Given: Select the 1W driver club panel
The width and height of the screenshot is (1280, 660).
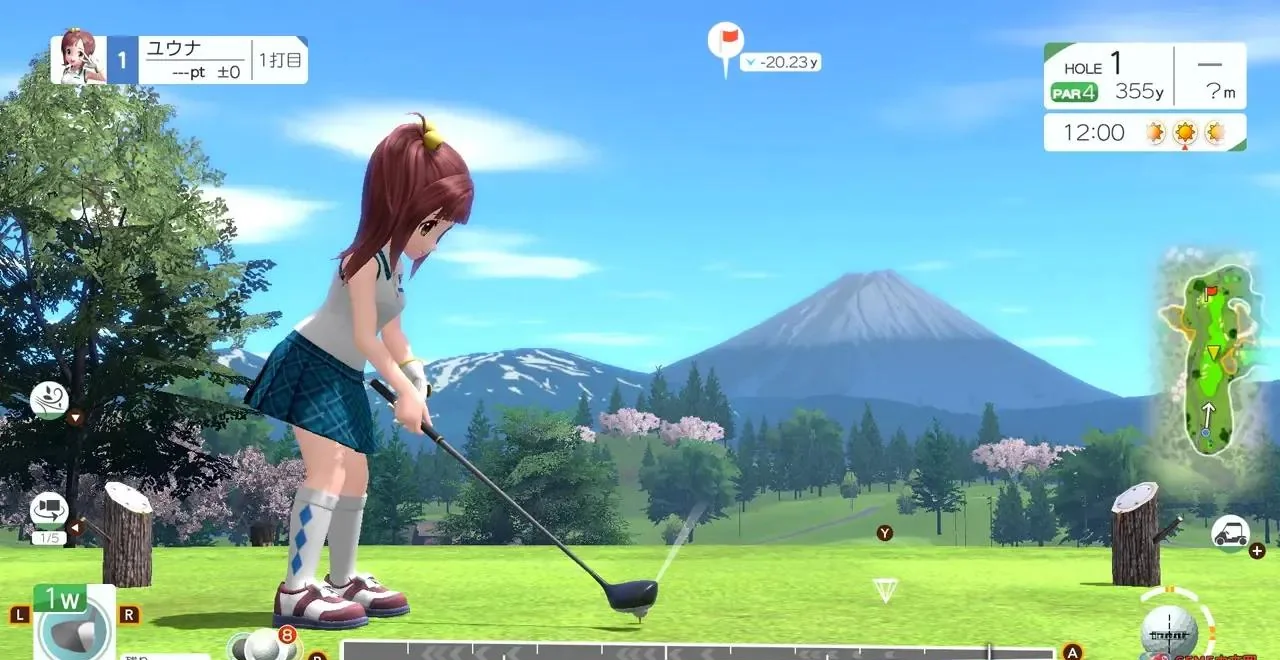Looking at the screenshot, I should pyautogui.click(x=73, y=621).
